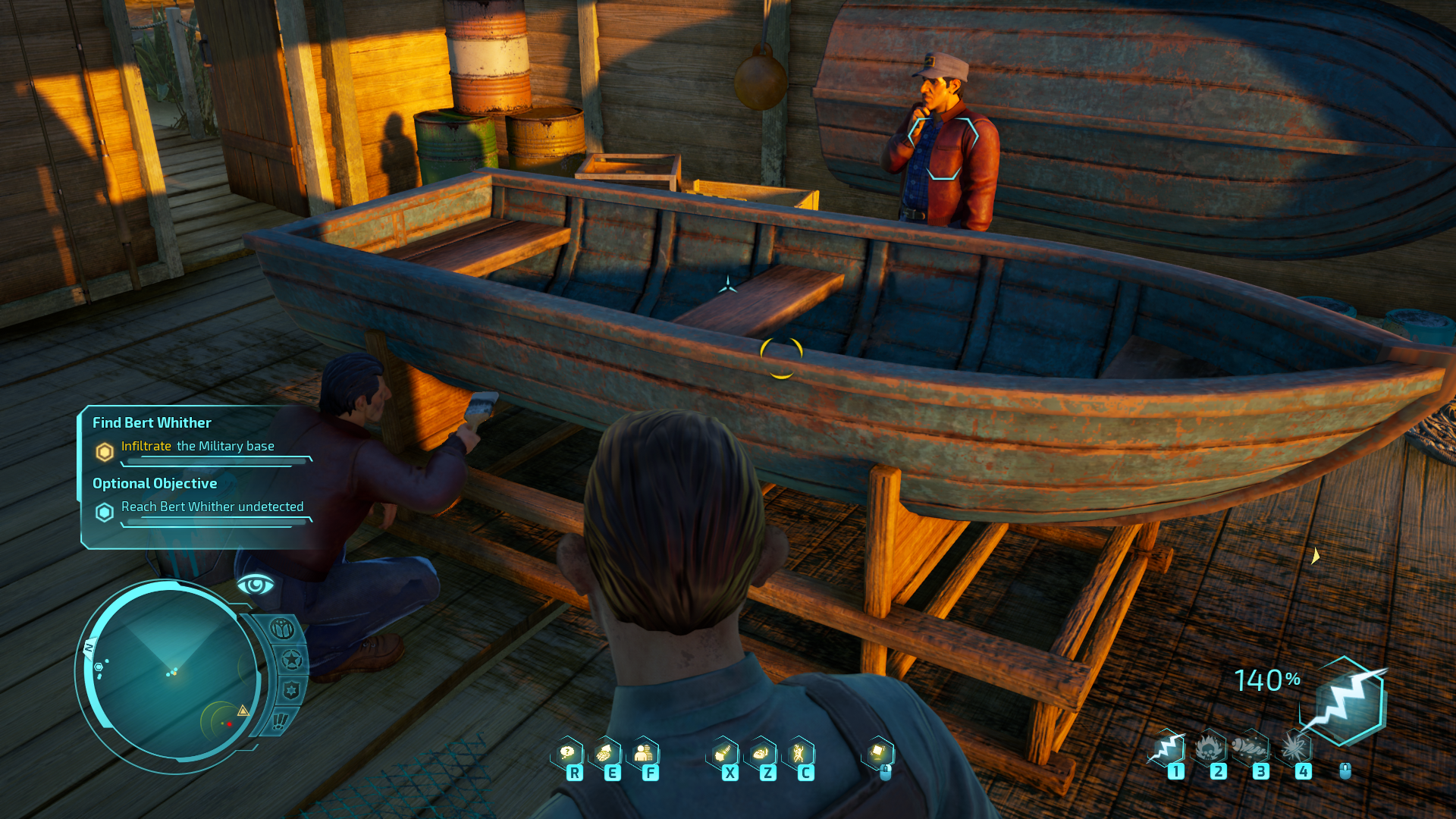Viewport: 1456px width, 819px height.
Task: Click the eye visibility icon above the minimap
Action: click(x=256, y=585)
